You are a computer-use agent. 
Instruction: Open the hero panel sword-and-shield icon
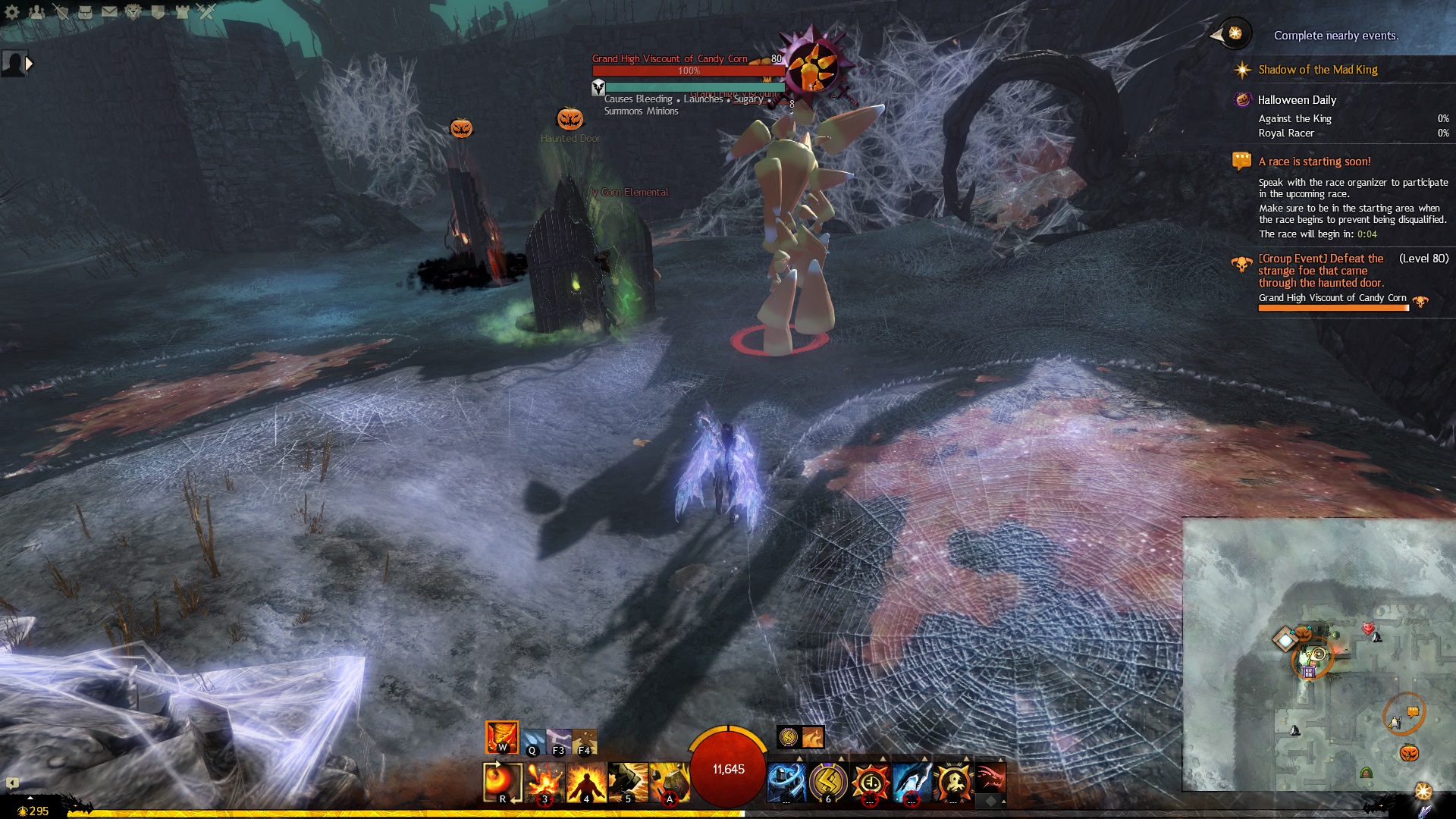point(61,11)
